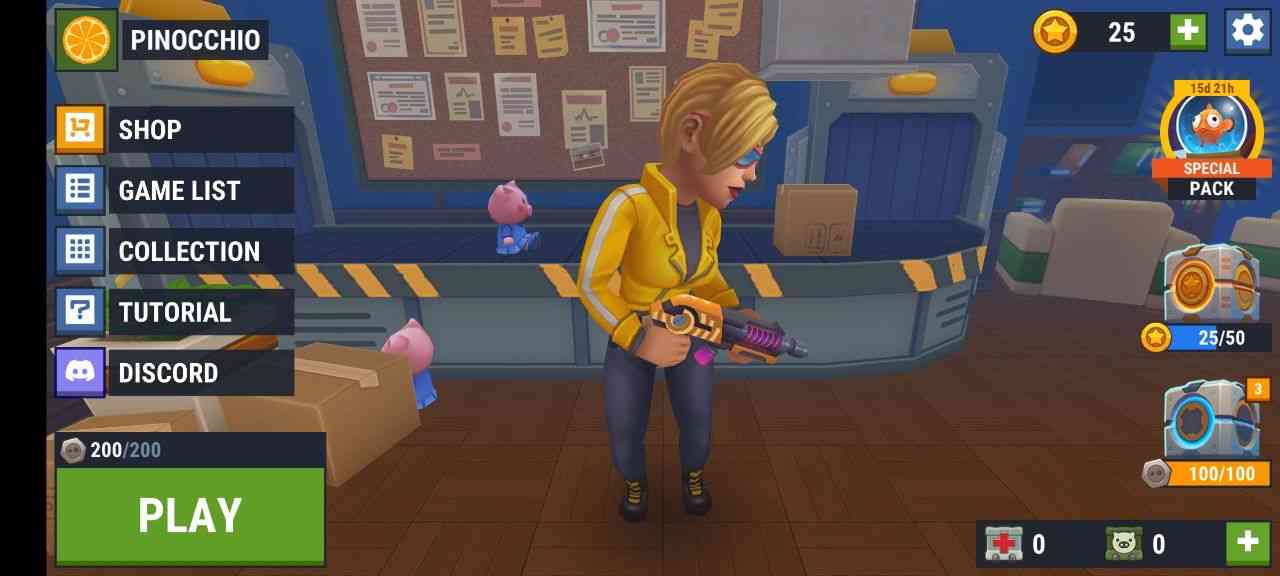Add gold coins with the top plus button

[1188, 32]
